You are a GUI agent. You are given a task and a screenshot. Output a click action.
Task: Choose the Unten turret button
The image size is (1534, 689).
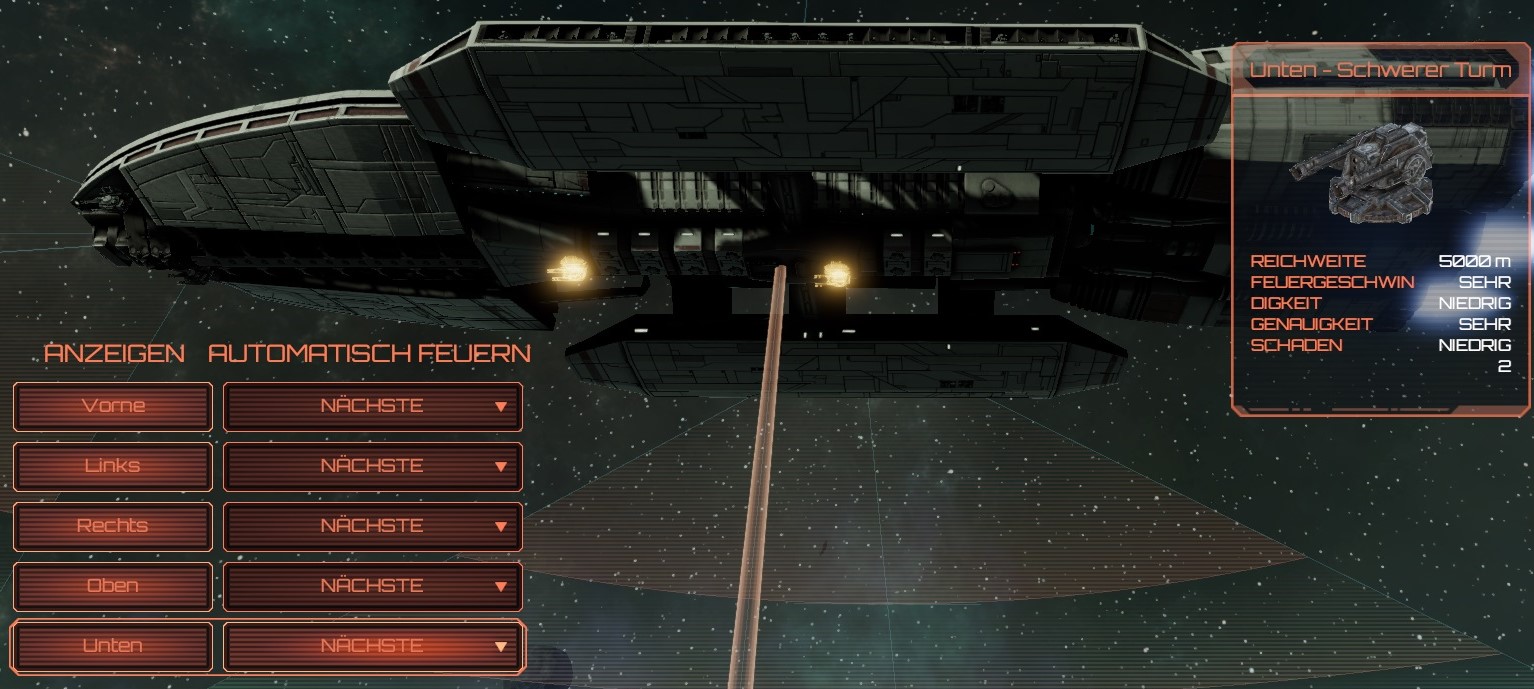click(113, 646)
